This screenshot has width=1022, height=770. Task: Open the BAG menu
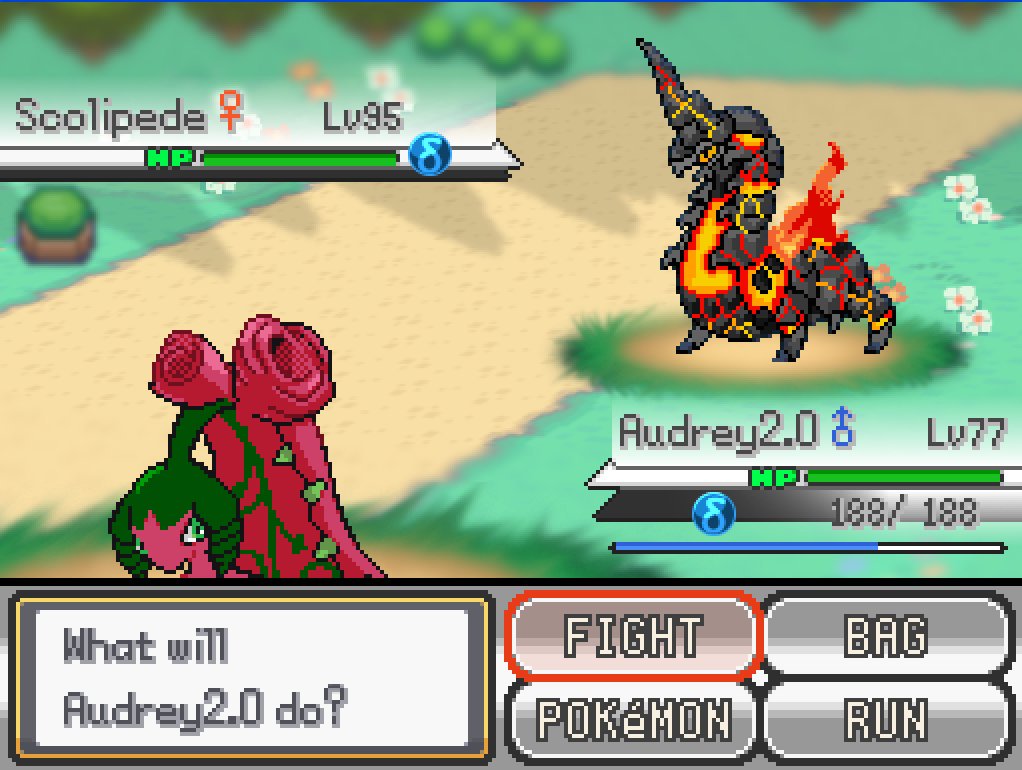(885, 636)
